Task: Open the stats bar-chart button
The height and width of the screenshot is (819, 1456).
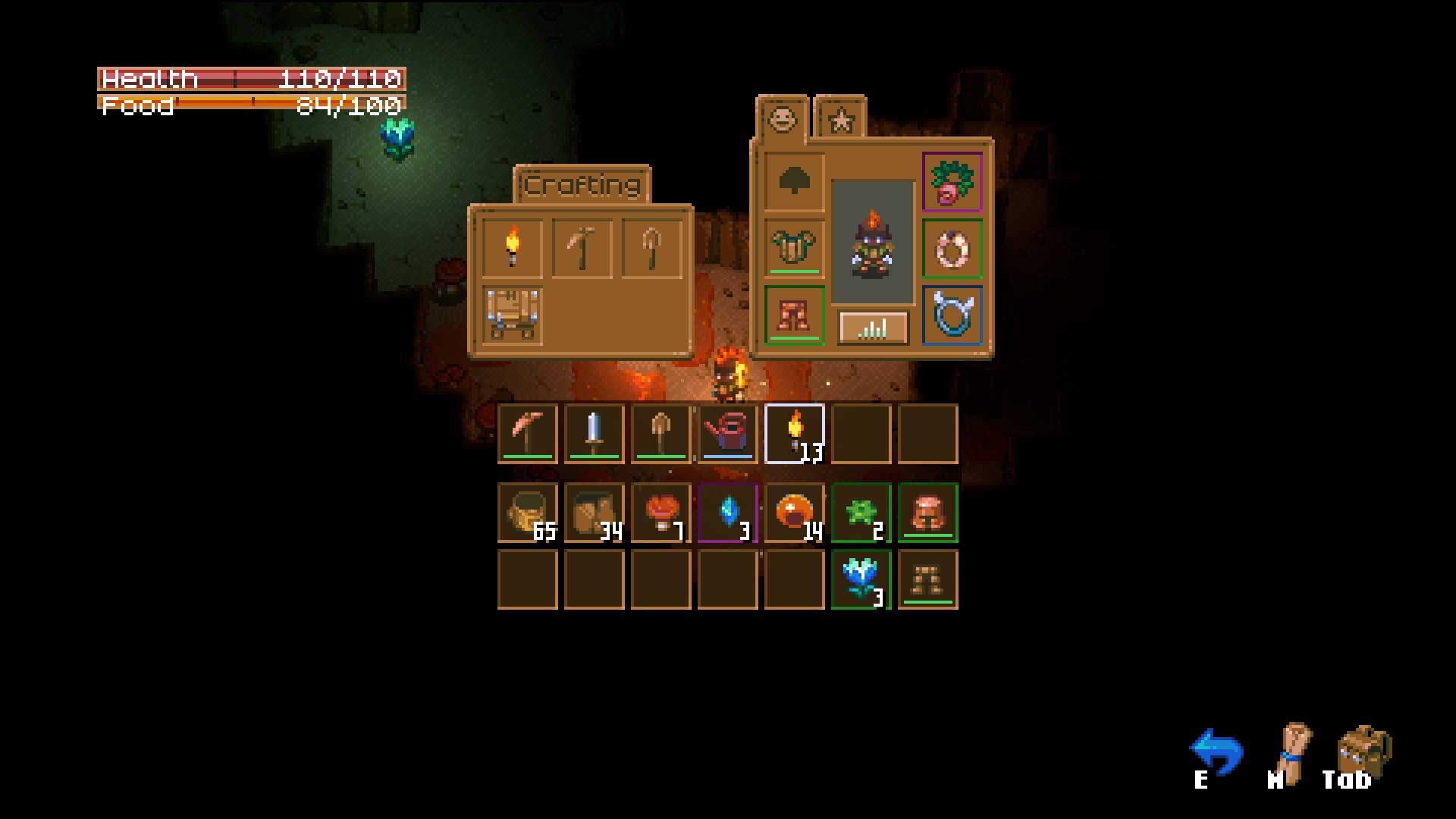Action: pyautogui.click(x=873, y=326)
